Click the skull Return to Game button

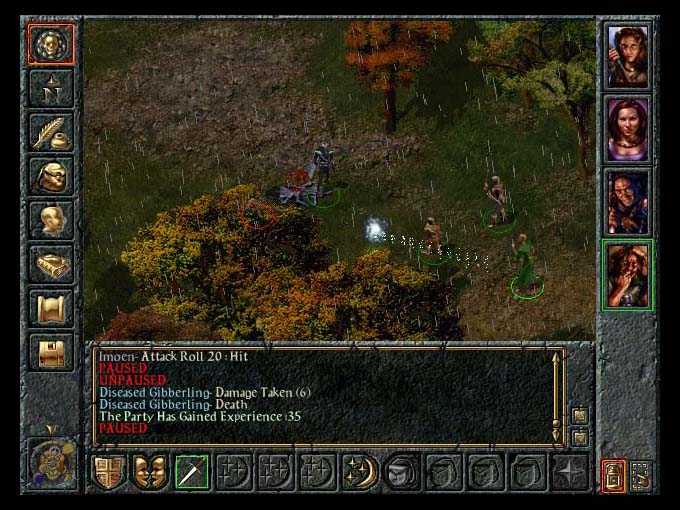click(x=50, y=44)
